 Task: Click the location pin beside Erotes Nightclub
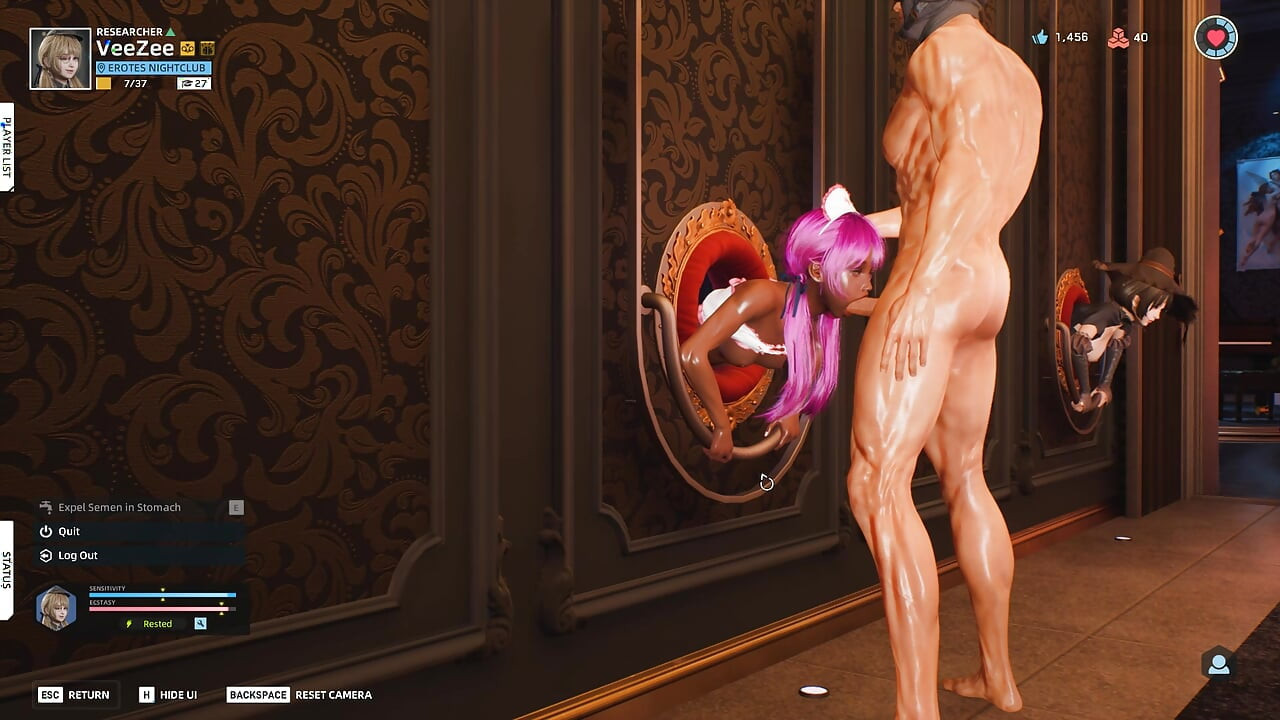pyautogui.click(x=101, y=68)
